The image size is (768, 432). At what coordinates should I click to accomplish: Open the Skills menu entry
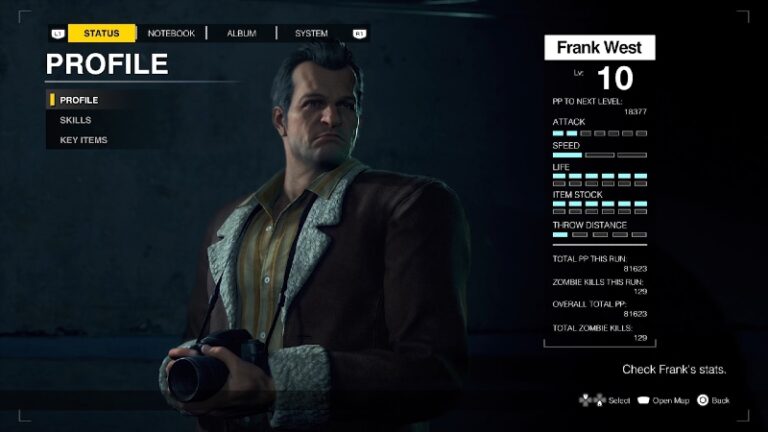[x=75, y=120]
